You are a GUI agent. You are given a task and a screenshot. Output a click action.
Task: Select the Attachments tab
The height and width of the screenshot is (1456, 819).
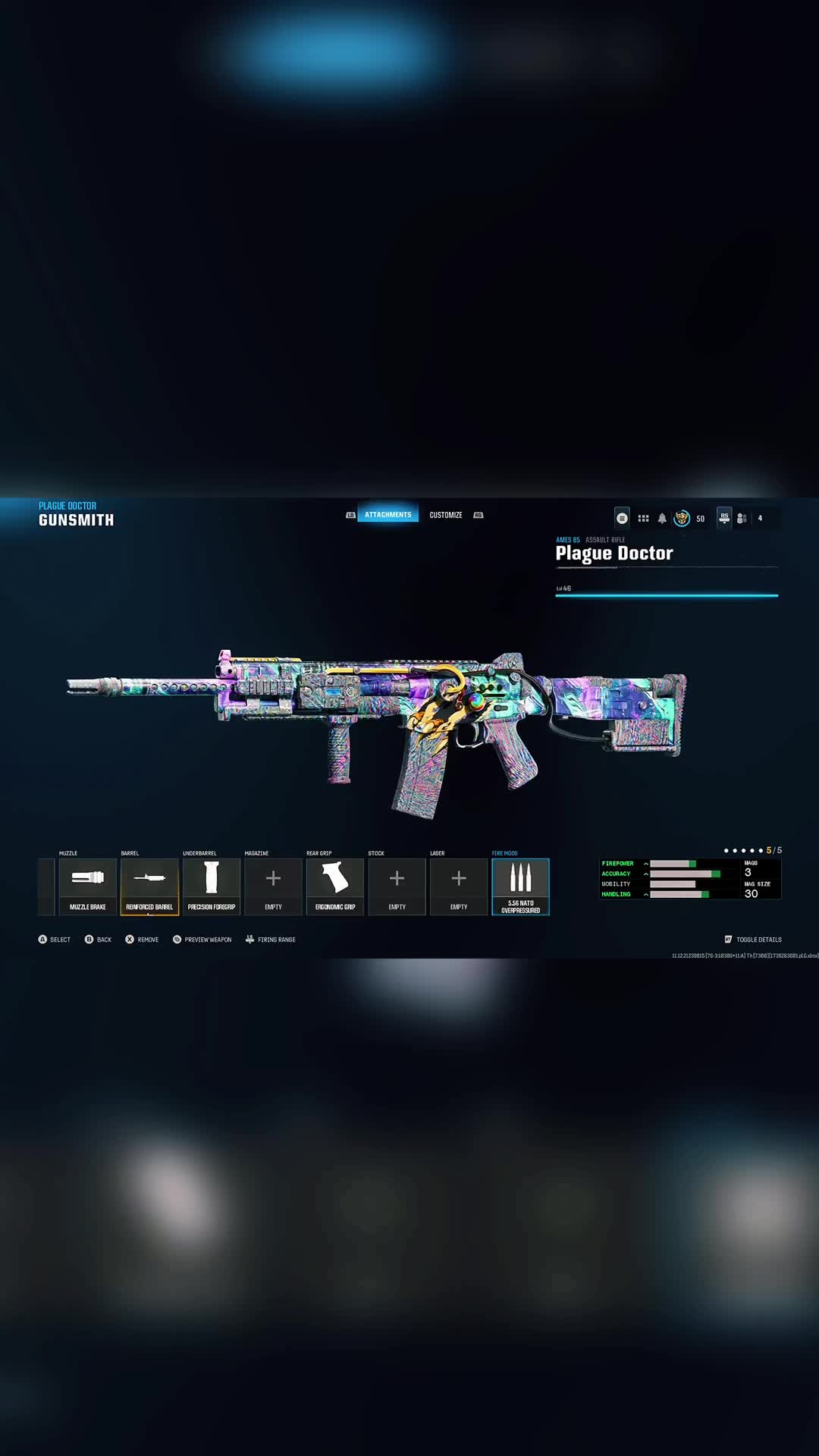pyautogui.click(x=388, y=515)
